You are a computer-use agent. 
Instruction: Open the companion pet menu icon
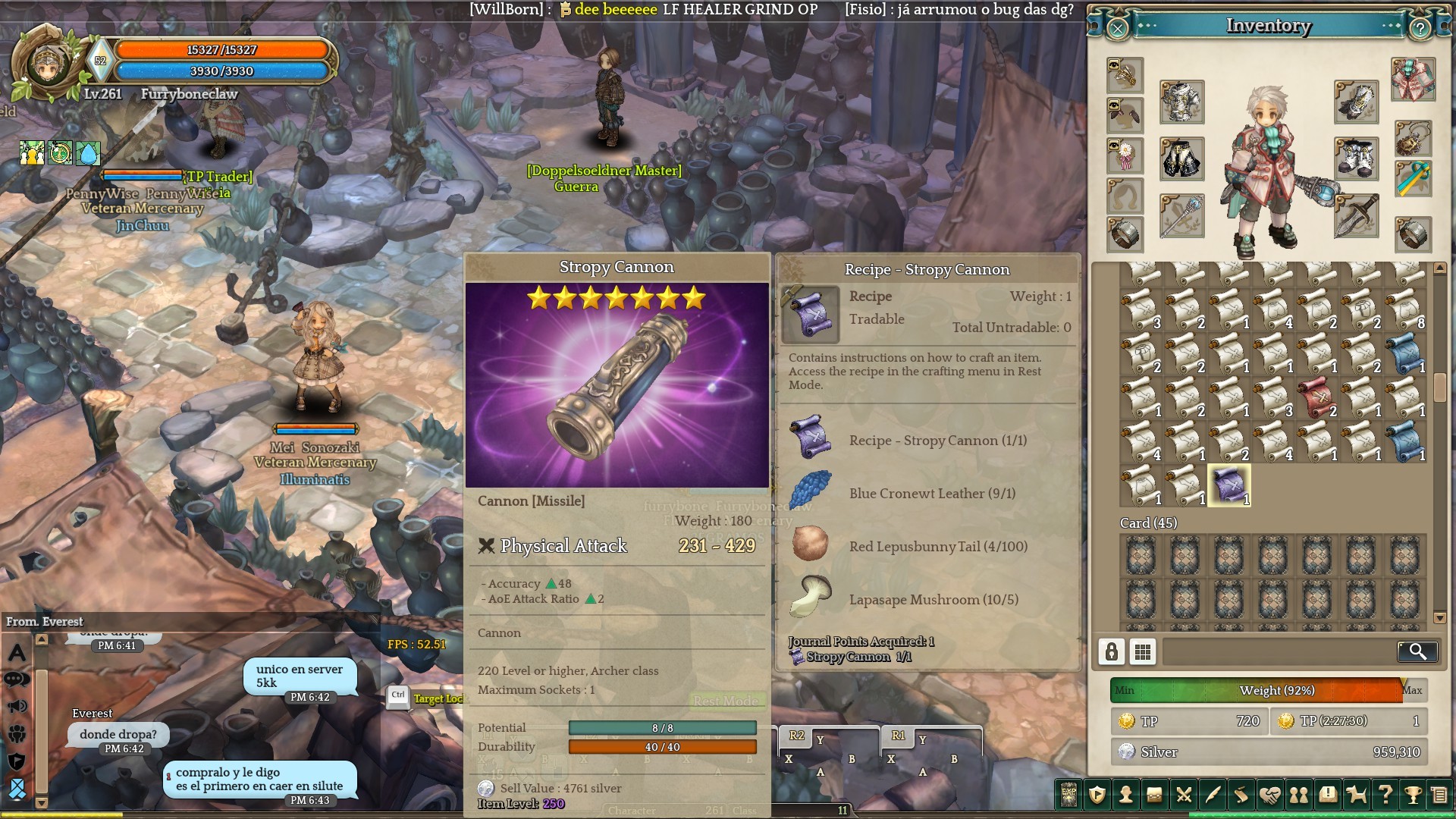1356,795
